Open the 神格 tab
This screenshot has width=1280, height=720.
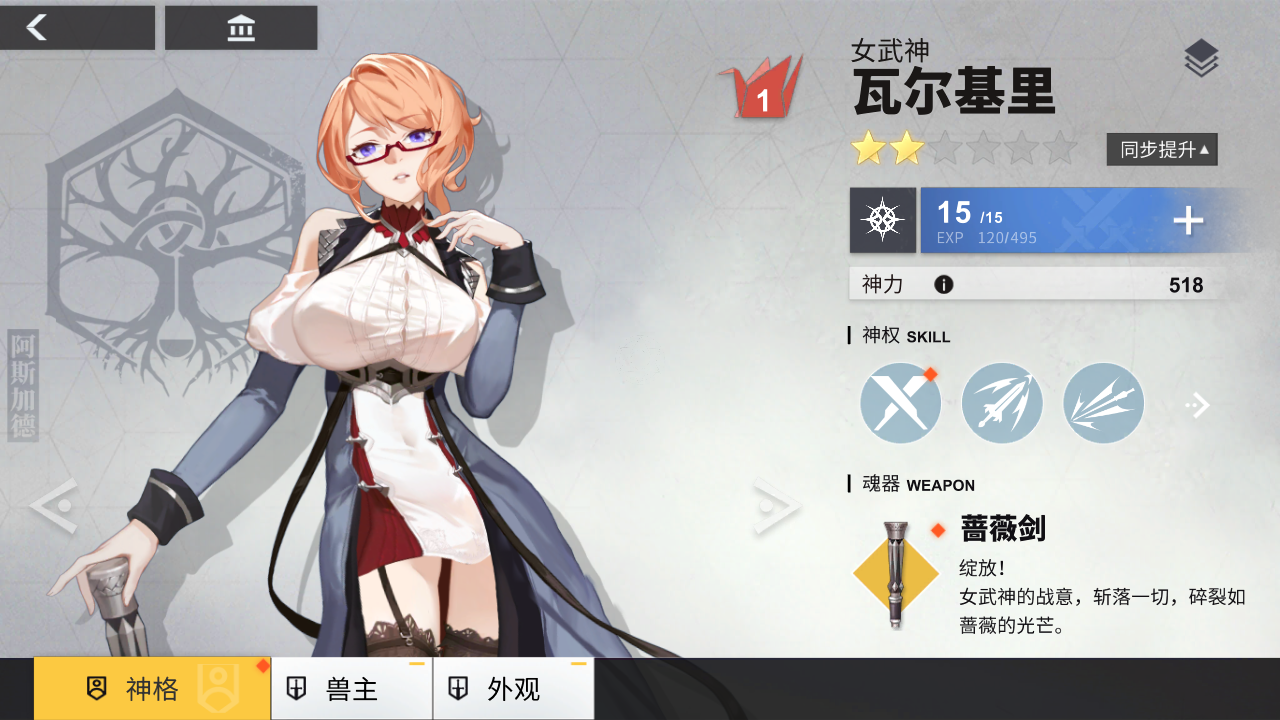150,689
